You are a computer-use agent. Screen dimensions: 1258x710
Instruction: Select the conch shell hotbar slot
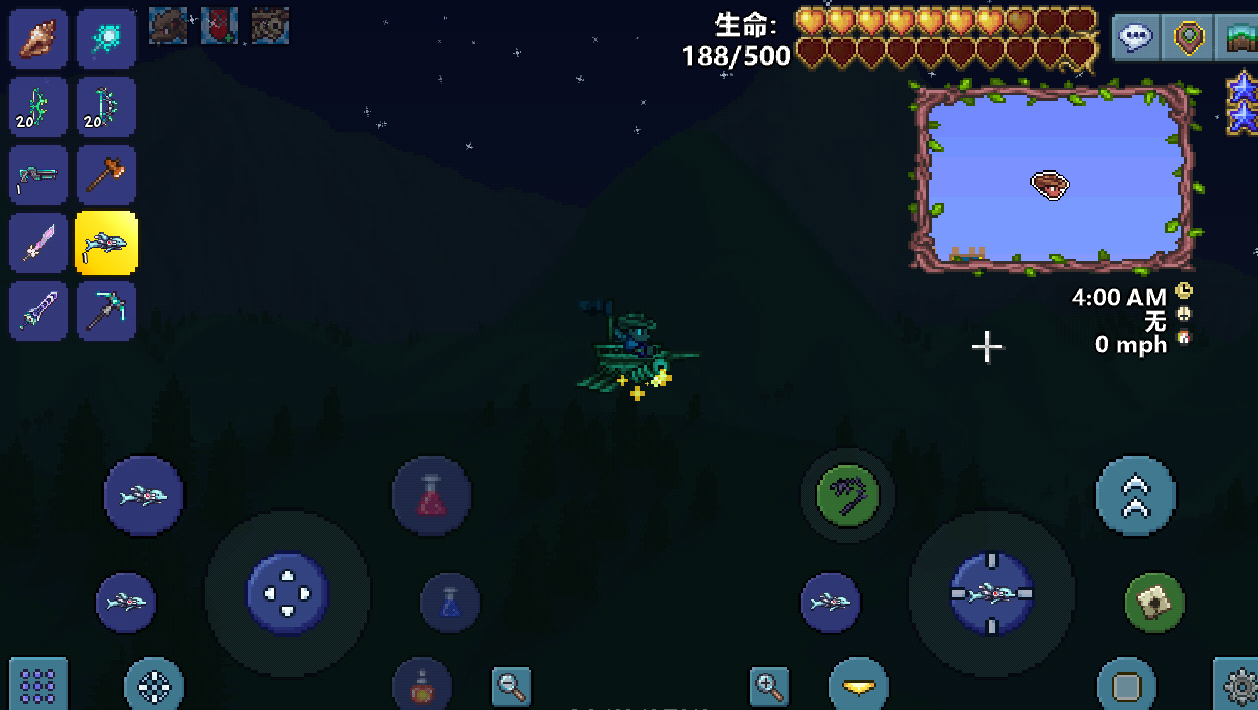coord(39,38)
